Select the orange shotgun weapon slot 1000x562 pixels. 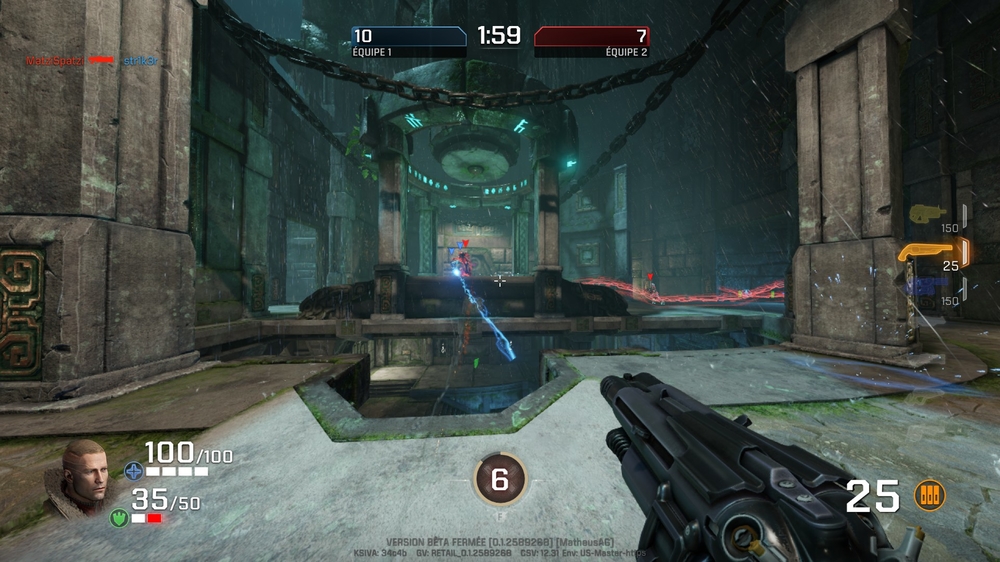tap(930, 250)
